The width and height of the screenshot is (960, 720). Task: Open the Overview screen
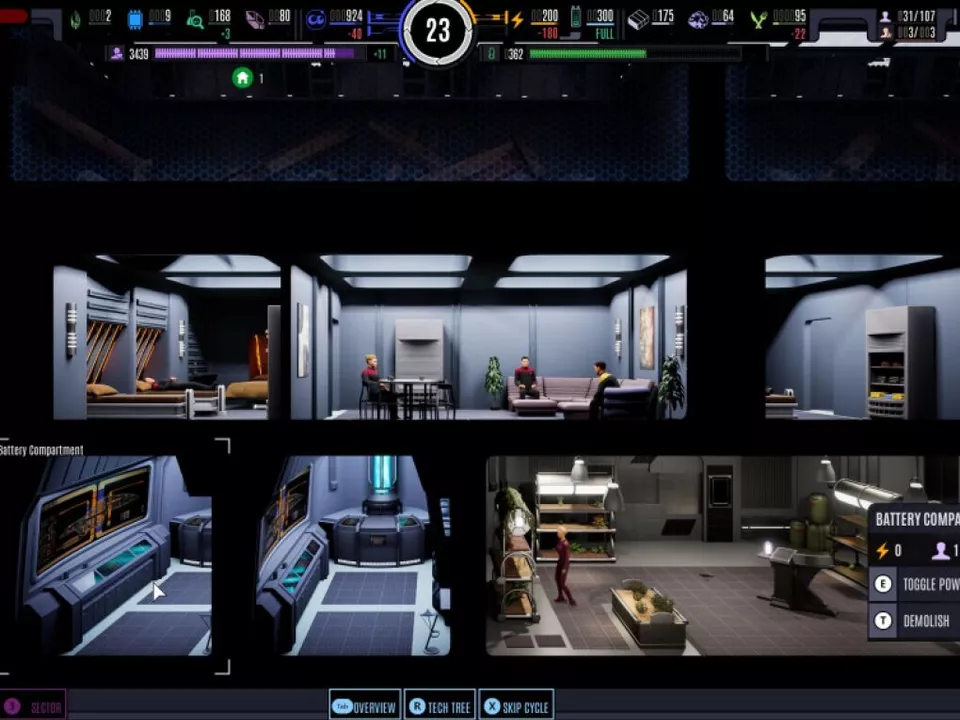[x=364, y=706]
